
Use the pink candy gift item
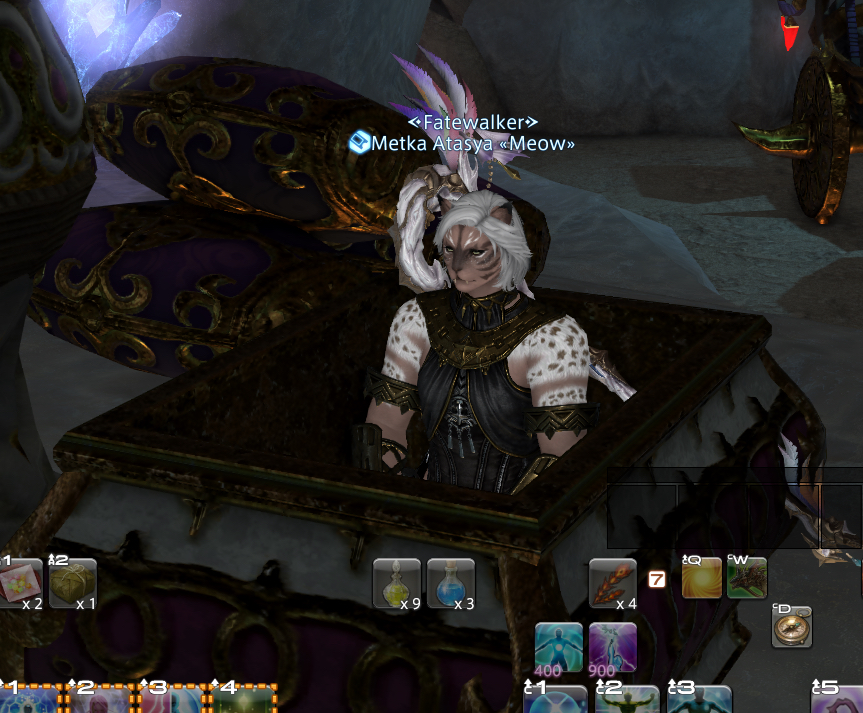point(21,583)
